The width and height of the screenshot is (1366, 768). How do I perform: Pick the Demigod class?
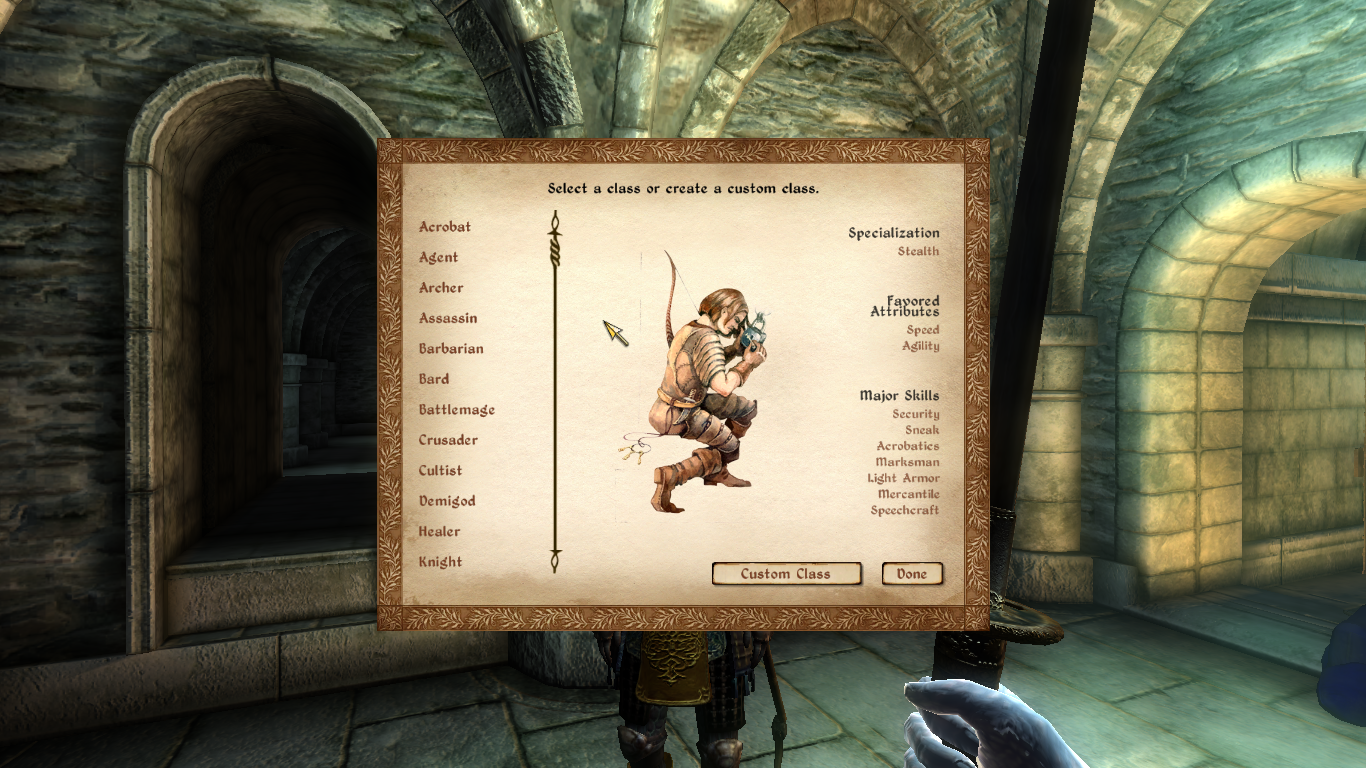pyautogui.click(x=447, y=501)
